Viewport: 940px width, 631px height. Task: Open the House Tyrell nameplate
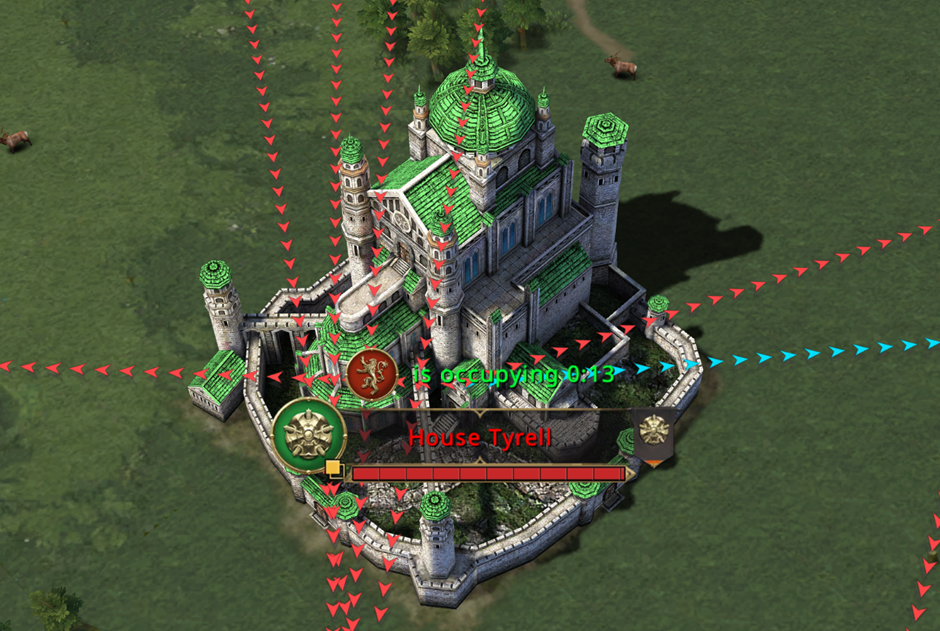480,437
